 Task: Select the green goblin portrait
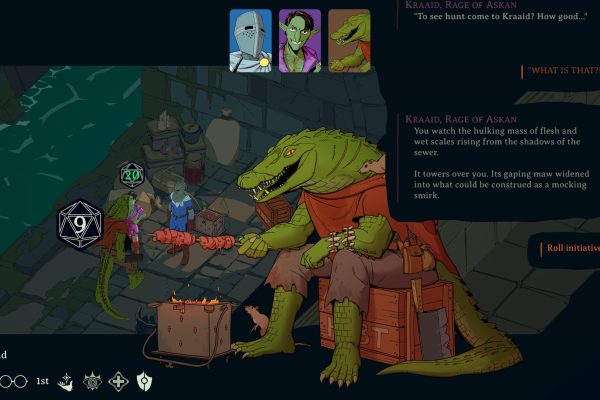coord(299,41)
